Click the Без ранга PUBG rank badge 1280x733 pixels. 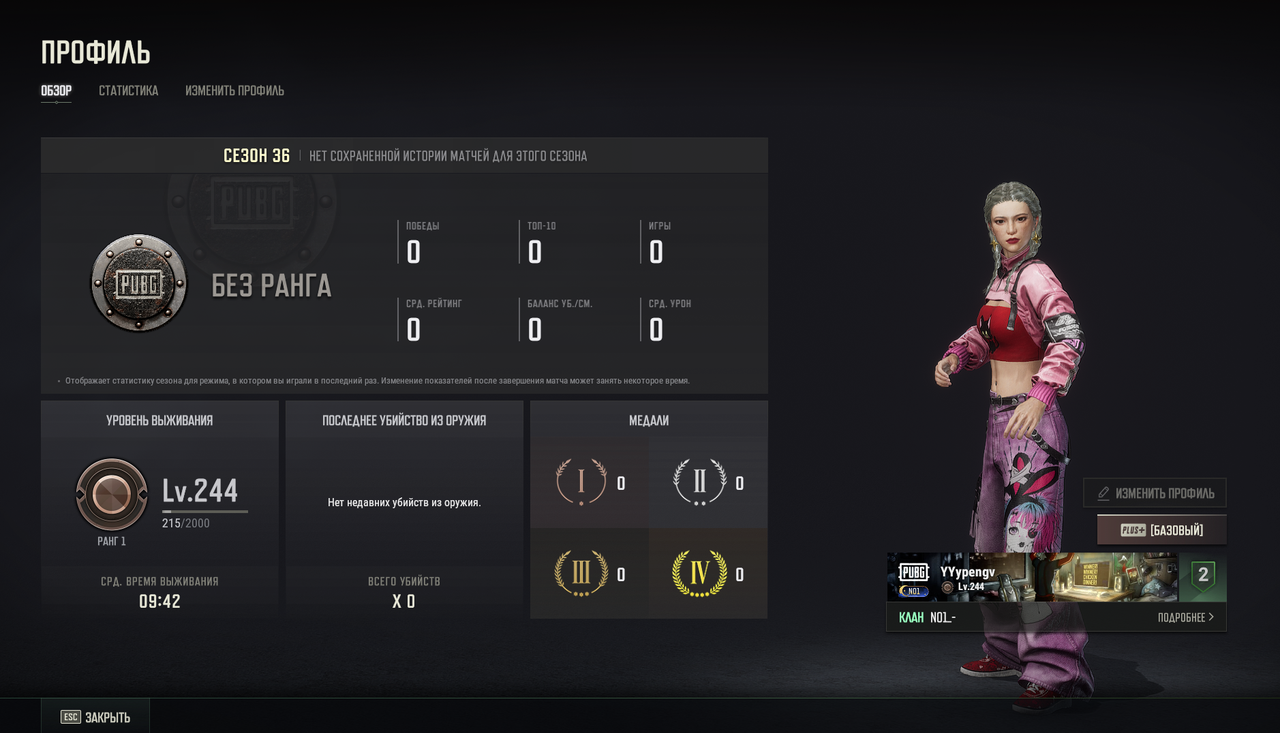tap(139, 283)
